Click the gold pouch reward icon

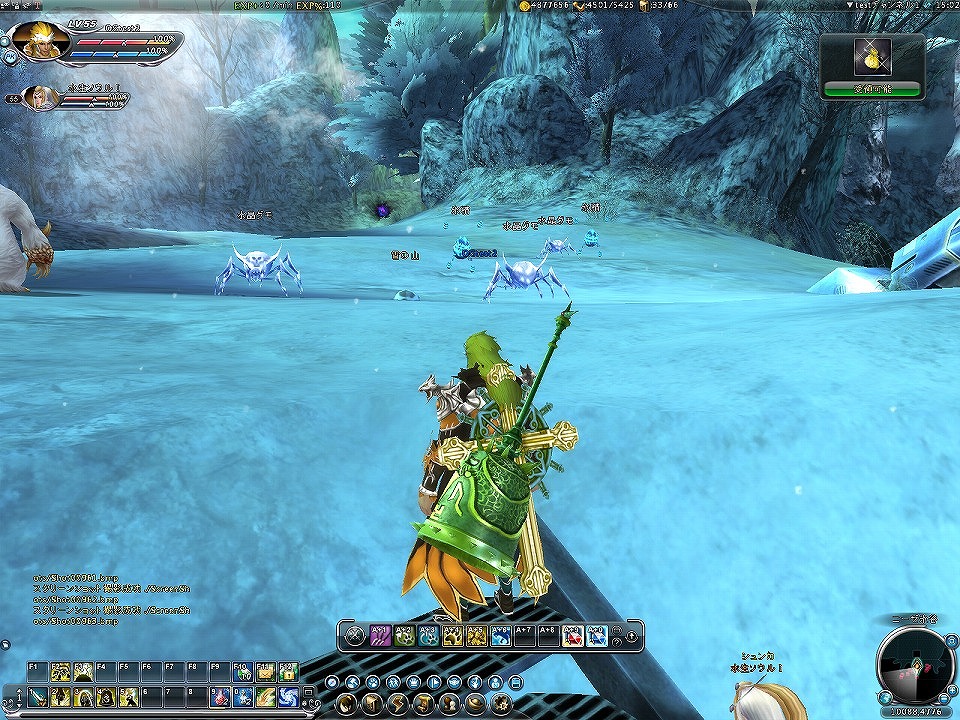[872, 58]
